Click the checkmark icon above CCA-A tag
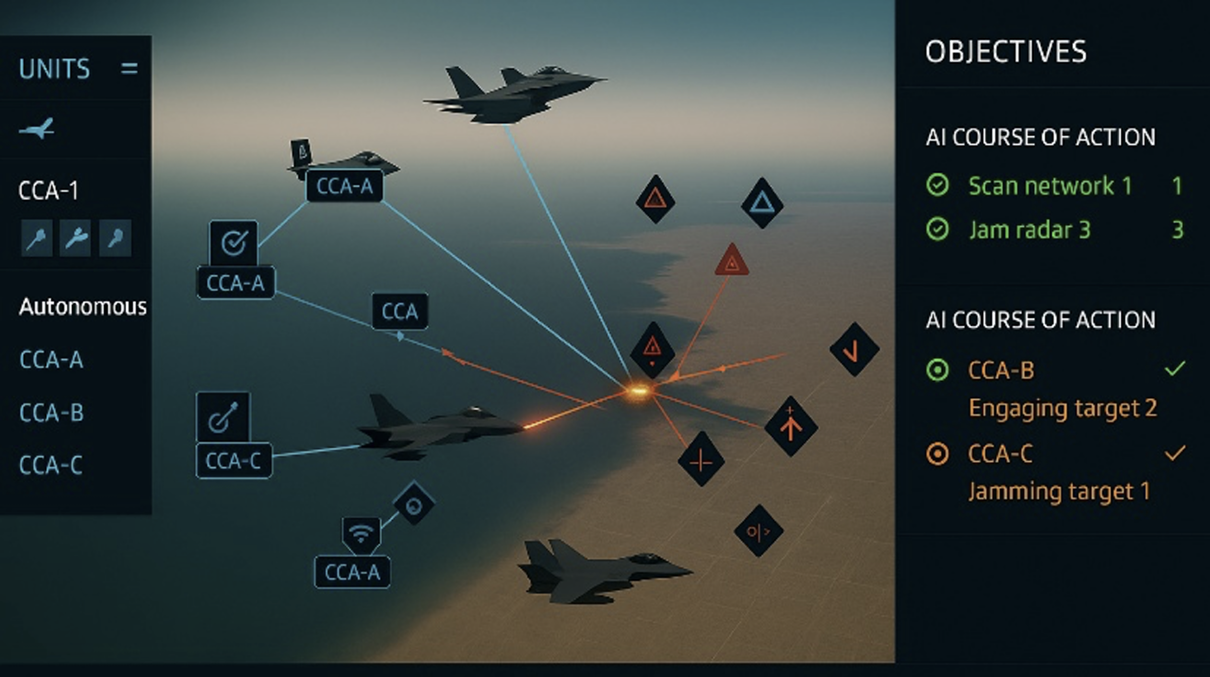The width and height of the screenshot is (1210, 677). click(x=233, y=243)
